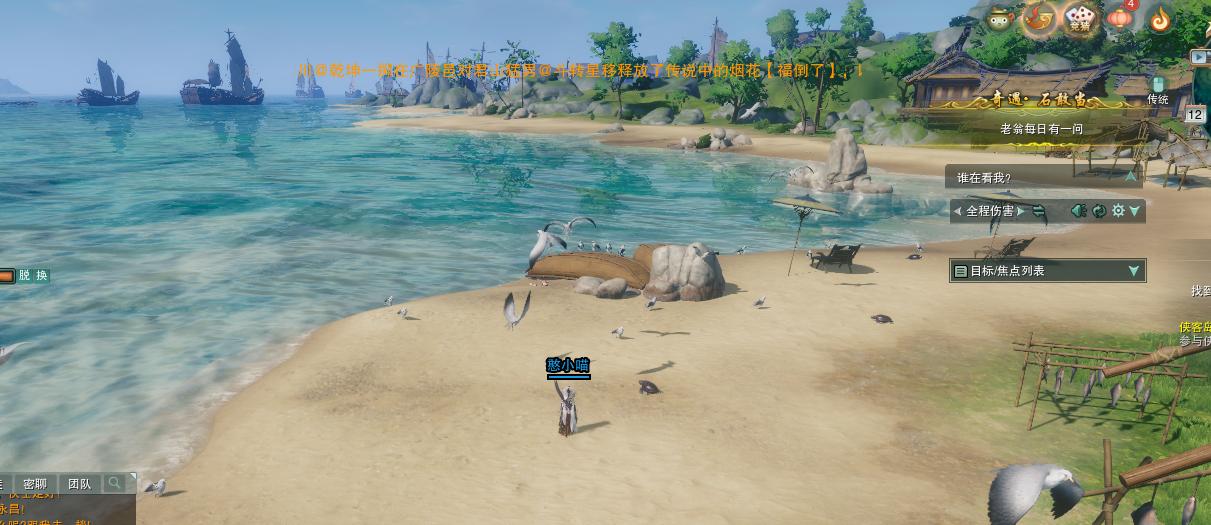Open the green teapot character icon
The image size is (1211, 525).
coord(998,18)
